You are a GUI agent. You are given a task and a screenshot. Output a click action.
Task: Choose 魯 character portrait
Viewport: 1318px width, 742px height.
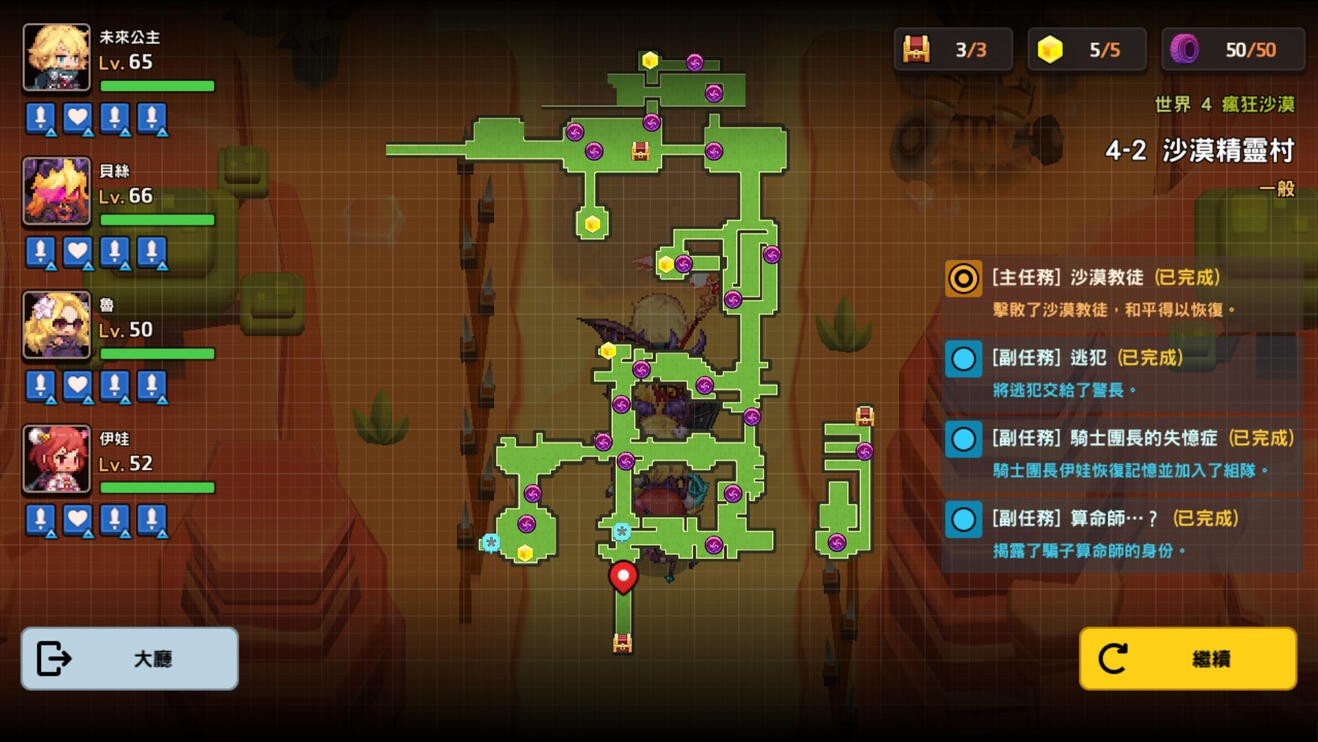pyautogui.click(x=57, y=325)
